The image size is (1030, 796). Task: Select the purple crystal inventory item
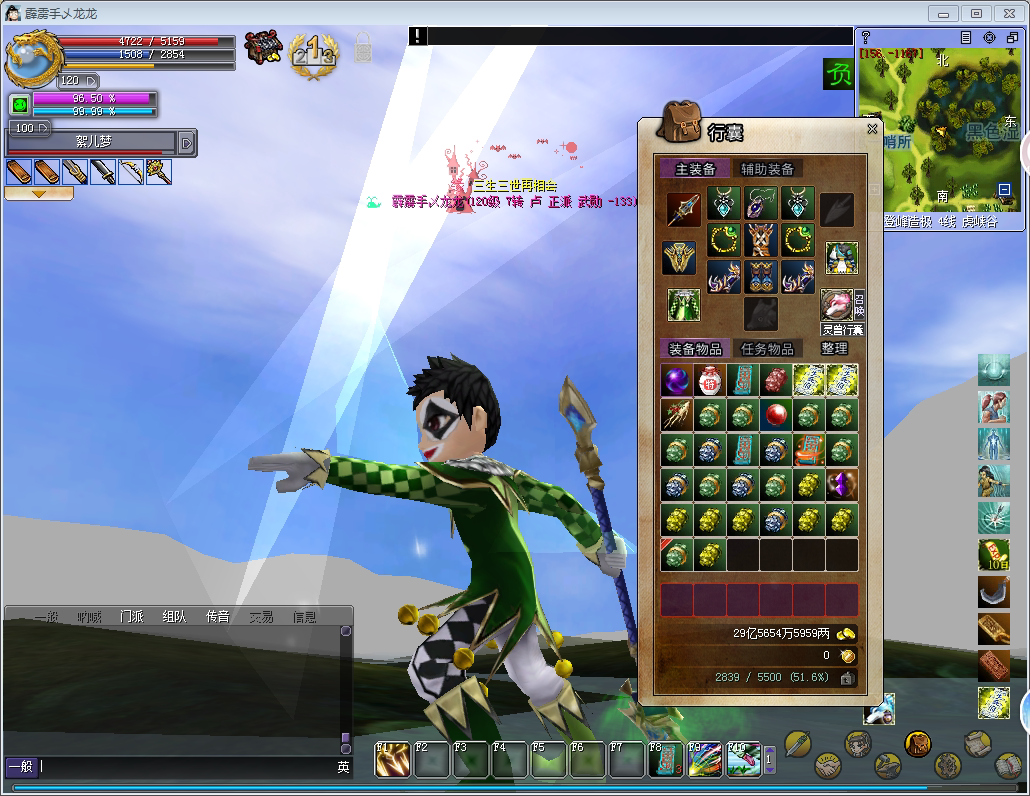point(842,485)
